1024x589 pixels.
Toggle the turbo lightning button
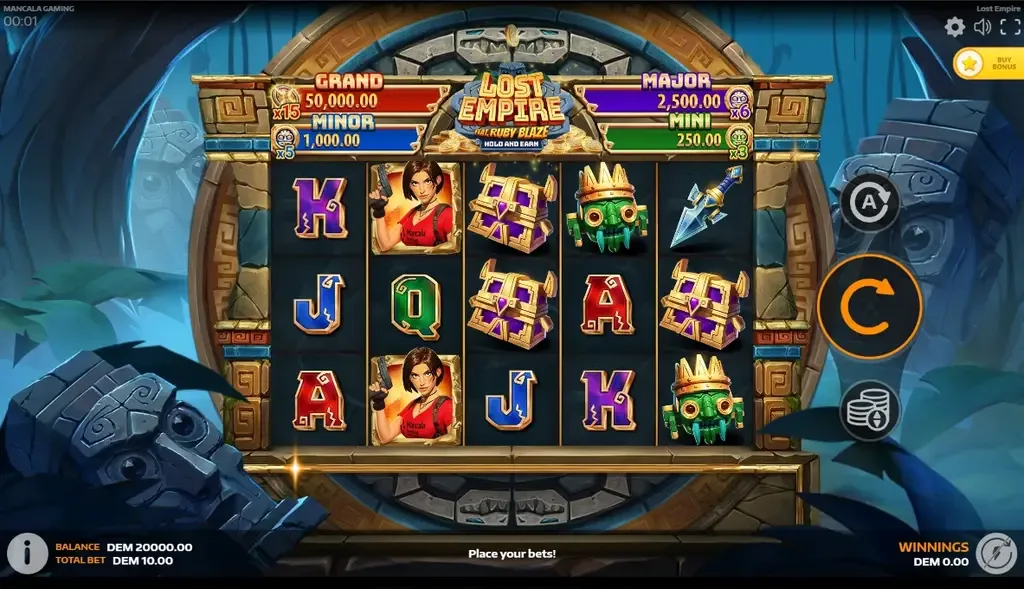click(996, 553)
